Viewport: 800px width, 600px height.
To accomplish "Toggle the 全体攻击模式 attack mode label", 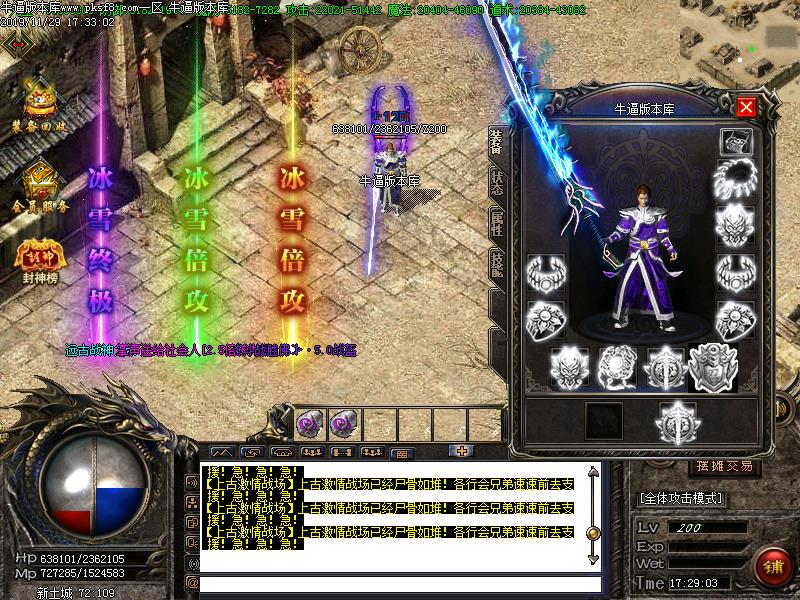I will click(682, 498).
